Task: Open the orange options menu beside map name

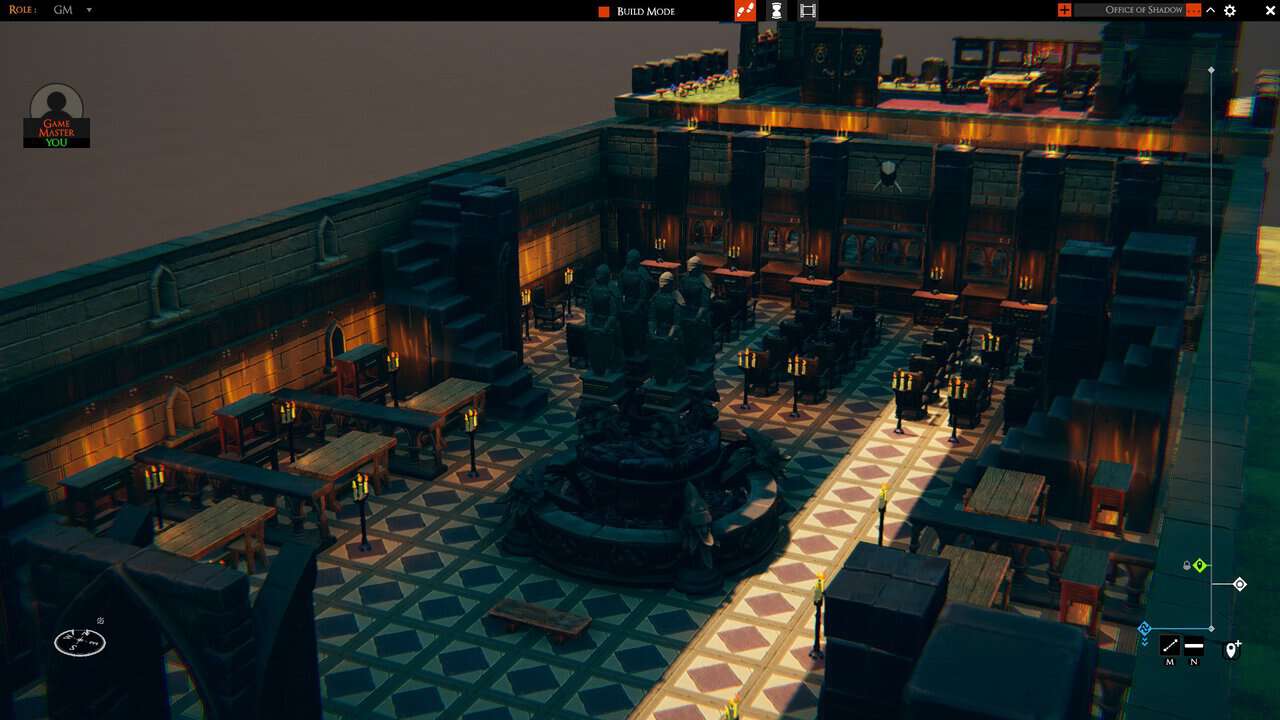Action: pyautogui.click(x=1193, y=10)
